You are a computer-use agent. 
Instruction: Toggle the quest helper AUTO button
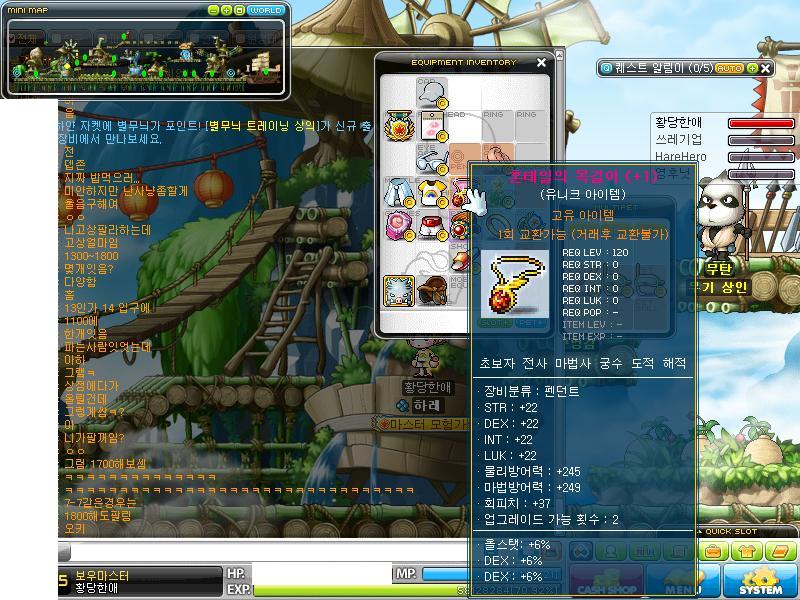729,68
